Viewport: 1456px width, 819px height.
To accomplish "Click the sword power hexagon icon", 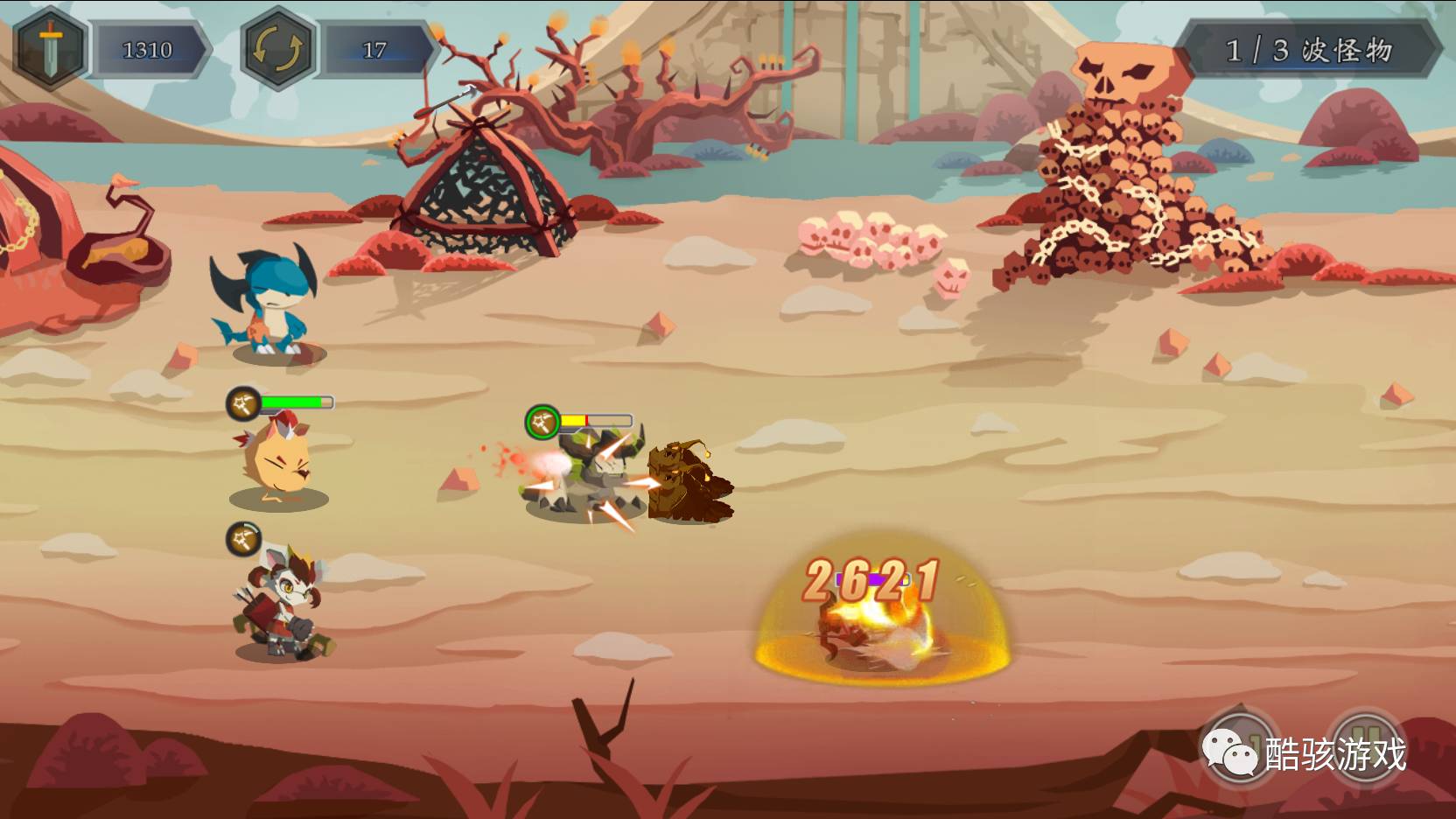I will (50, 48).
